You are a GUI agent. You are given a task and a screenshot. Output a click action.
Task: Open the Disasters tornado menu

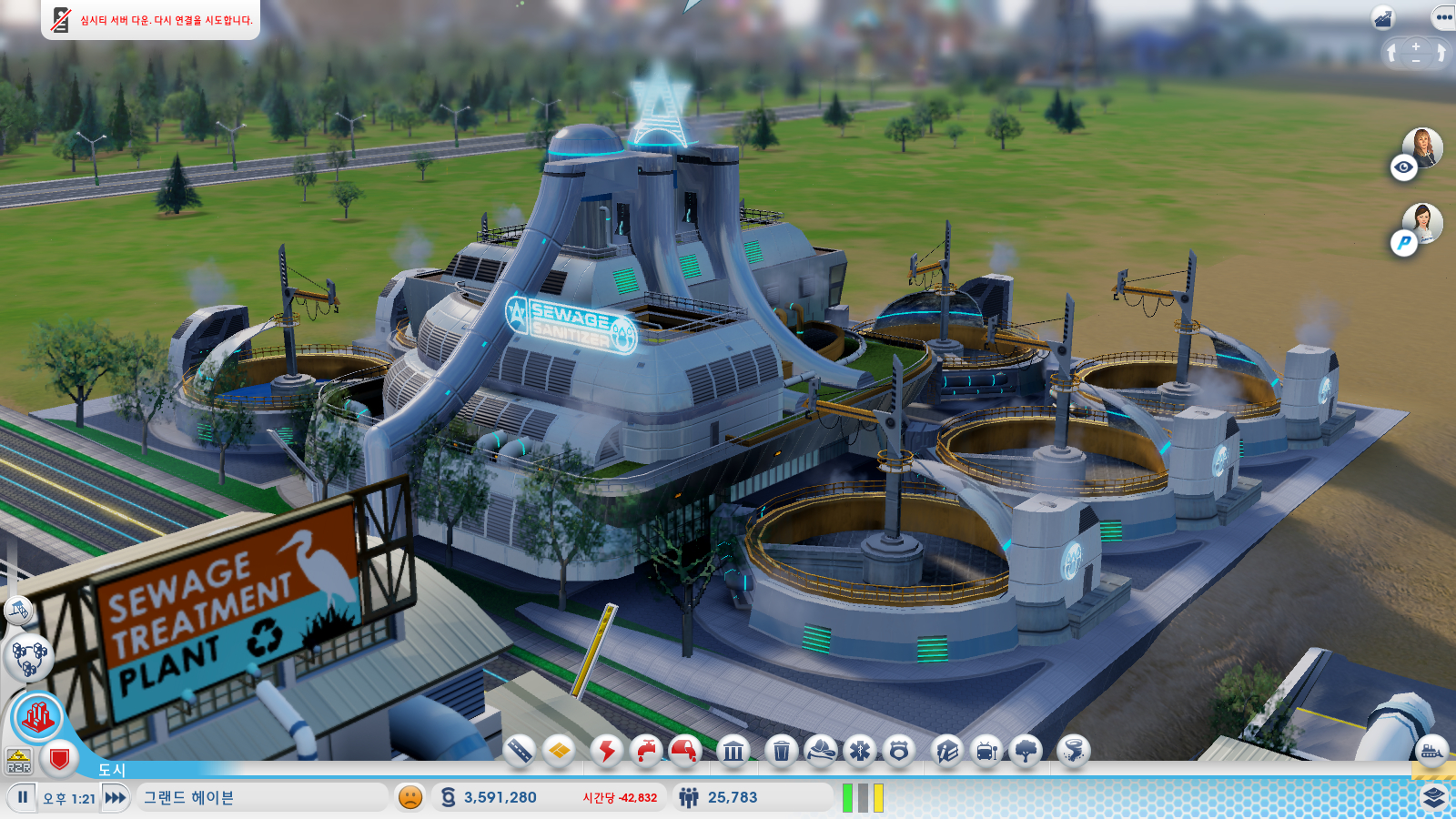1074,751
